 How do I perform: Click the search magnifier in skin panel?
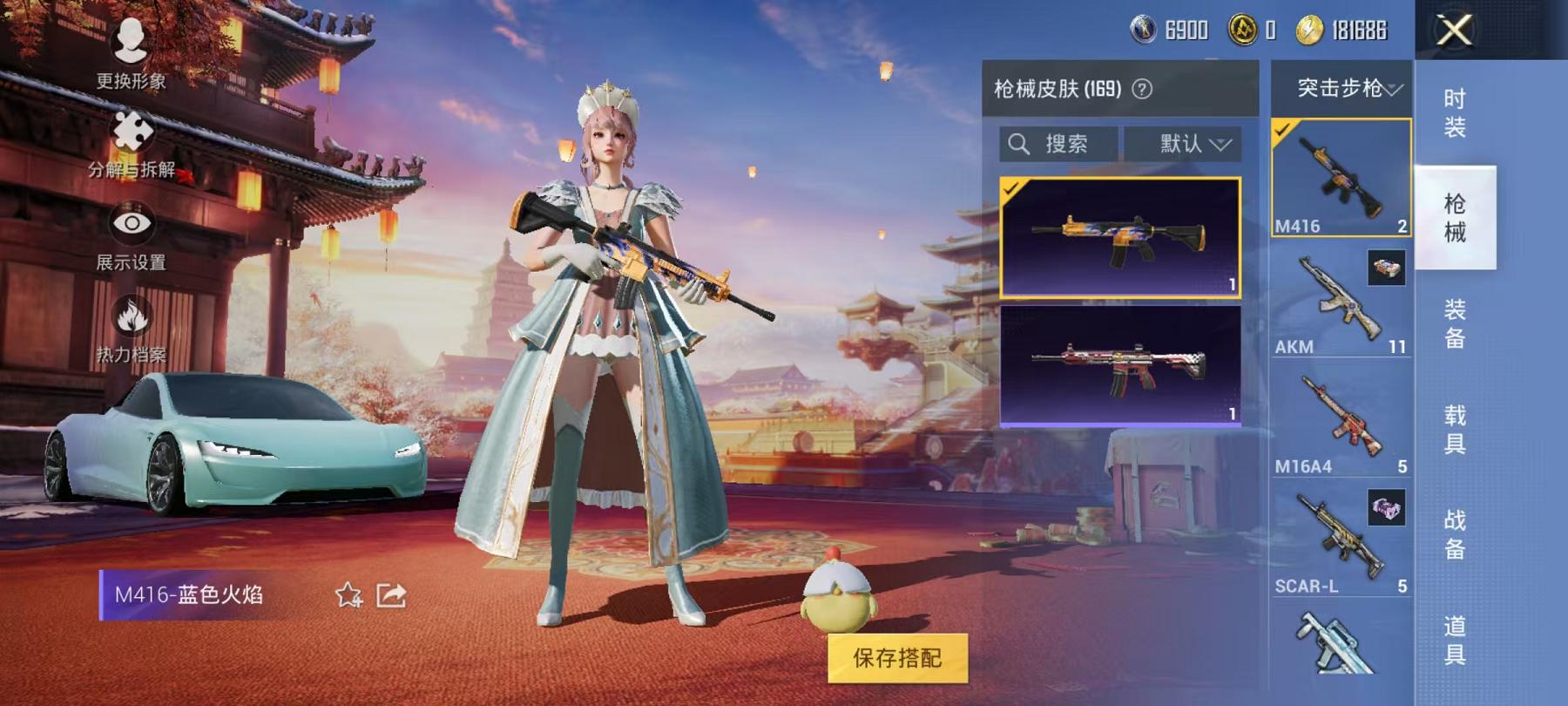[x=1017, y=144]
